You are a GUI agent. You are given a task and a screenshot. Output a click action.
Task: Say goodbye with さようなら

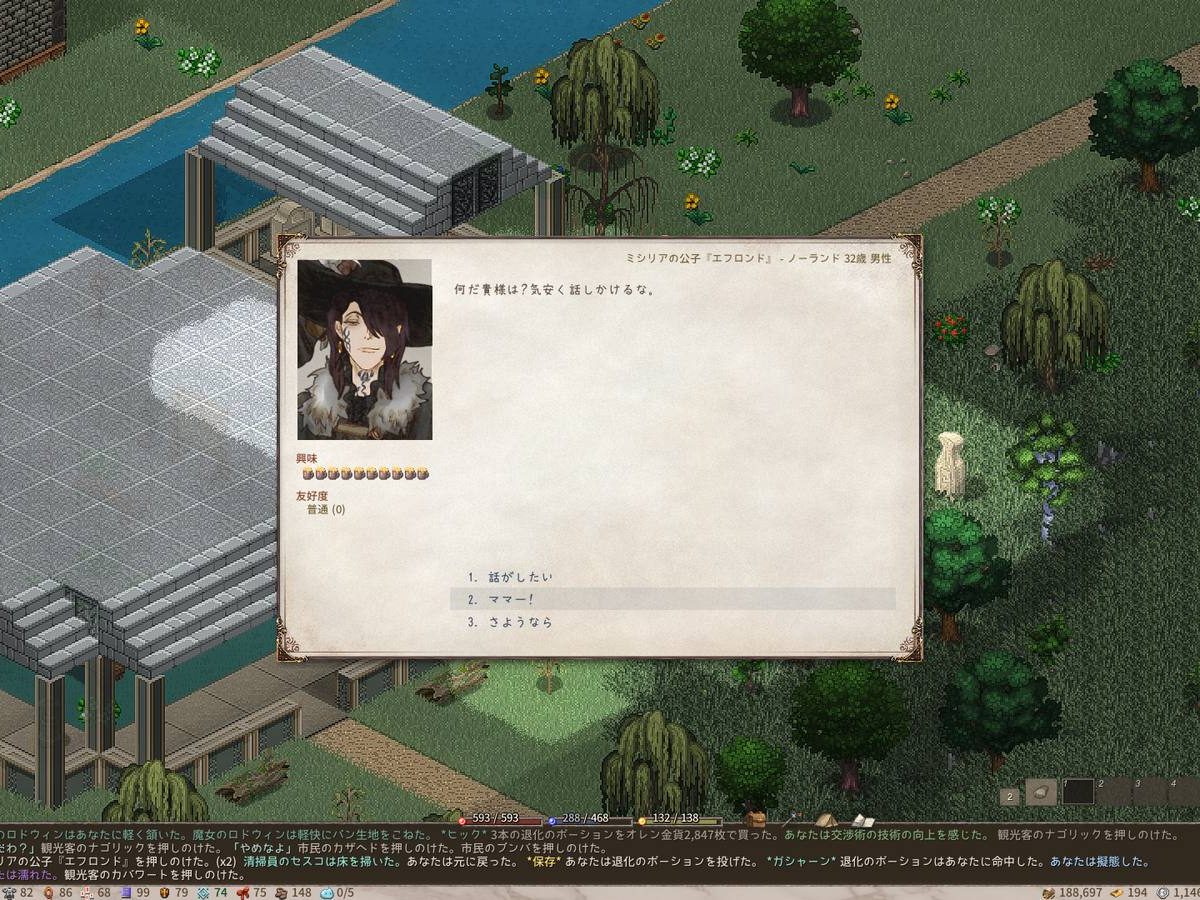tap(520, 622)
